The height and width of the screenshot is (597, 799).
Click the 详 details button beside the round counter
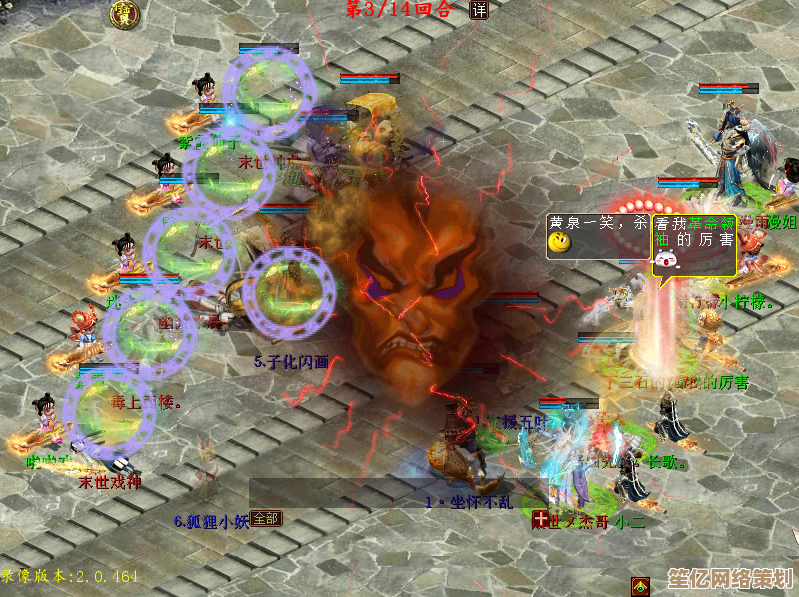coord(479,10)
